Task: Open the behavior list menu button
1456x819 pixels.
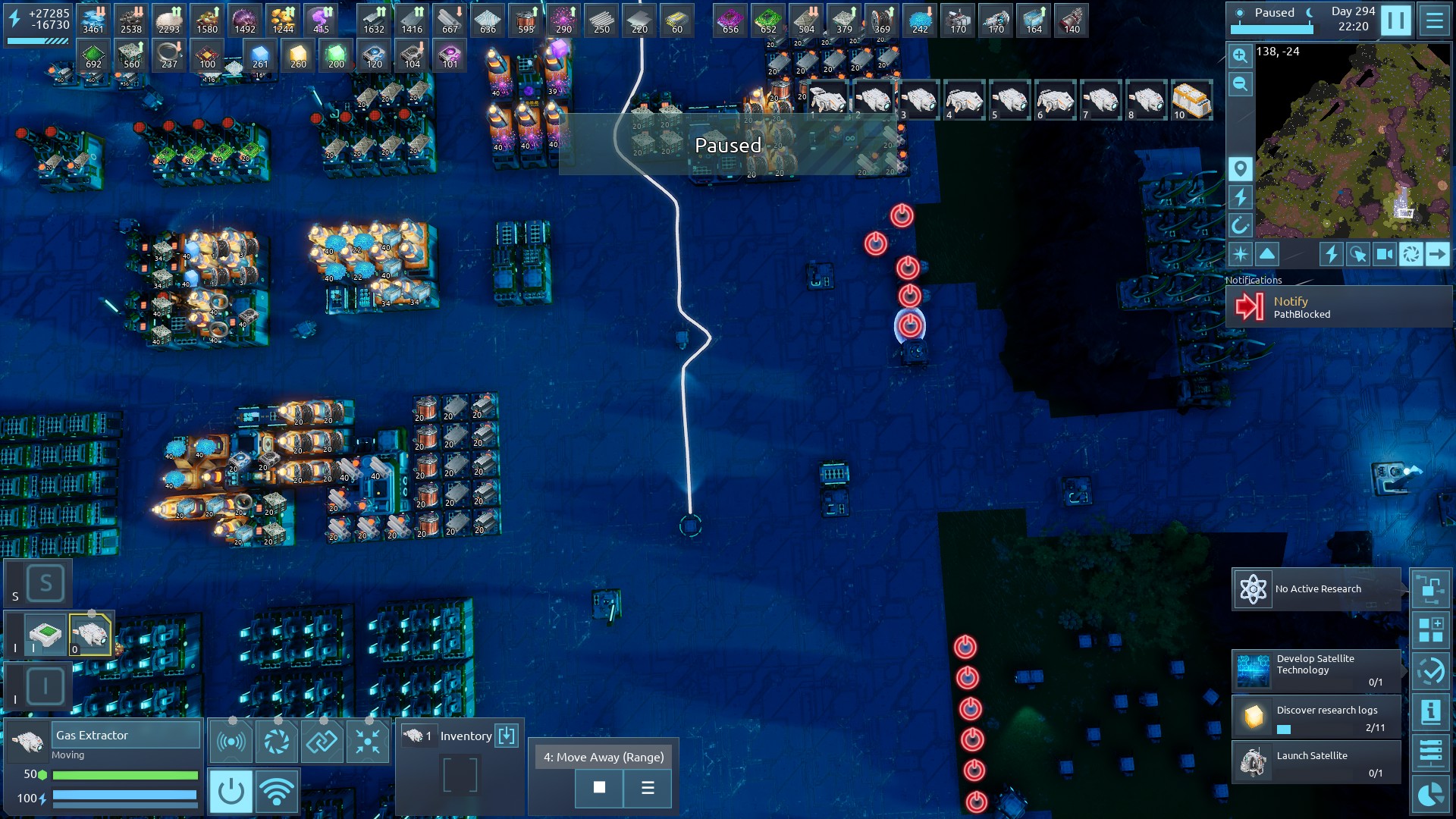Action: pos(648,788)
